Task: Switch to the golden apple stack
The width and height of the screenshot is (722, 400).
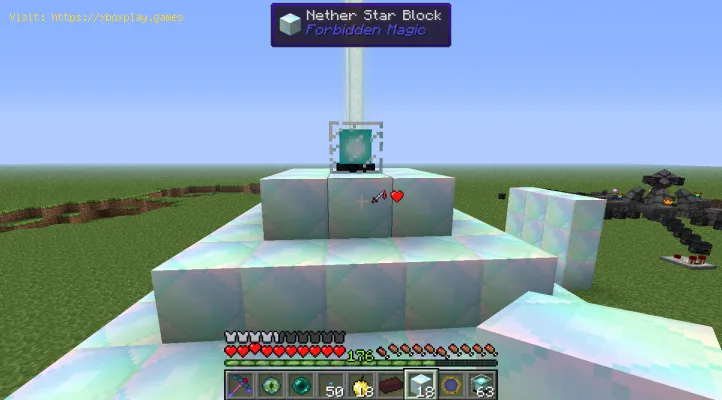Action: [358, 385]
